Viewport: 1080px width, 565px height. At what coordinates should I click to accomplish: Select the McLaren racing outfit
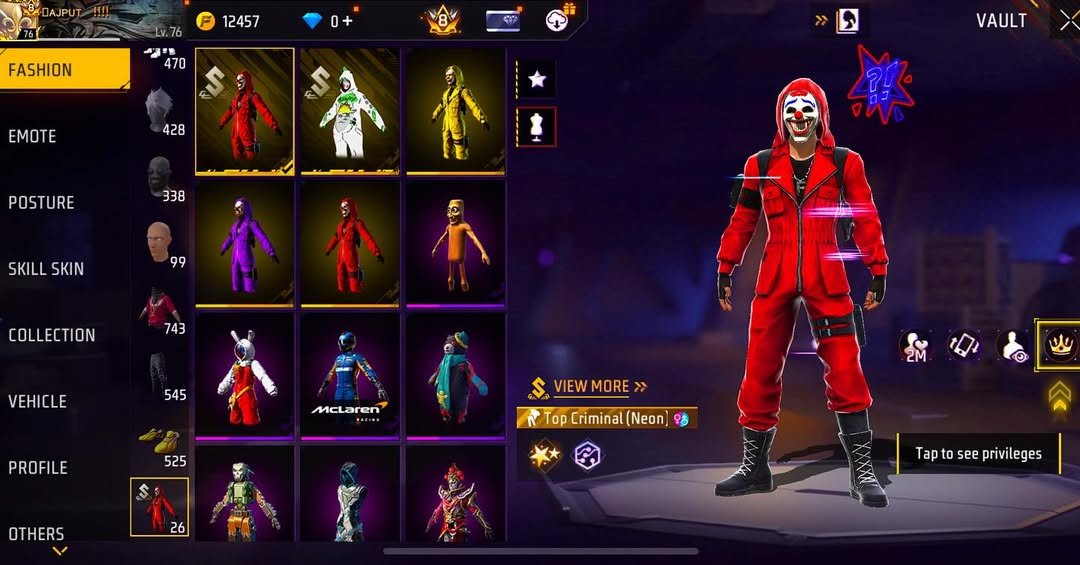tap(350, 376)
